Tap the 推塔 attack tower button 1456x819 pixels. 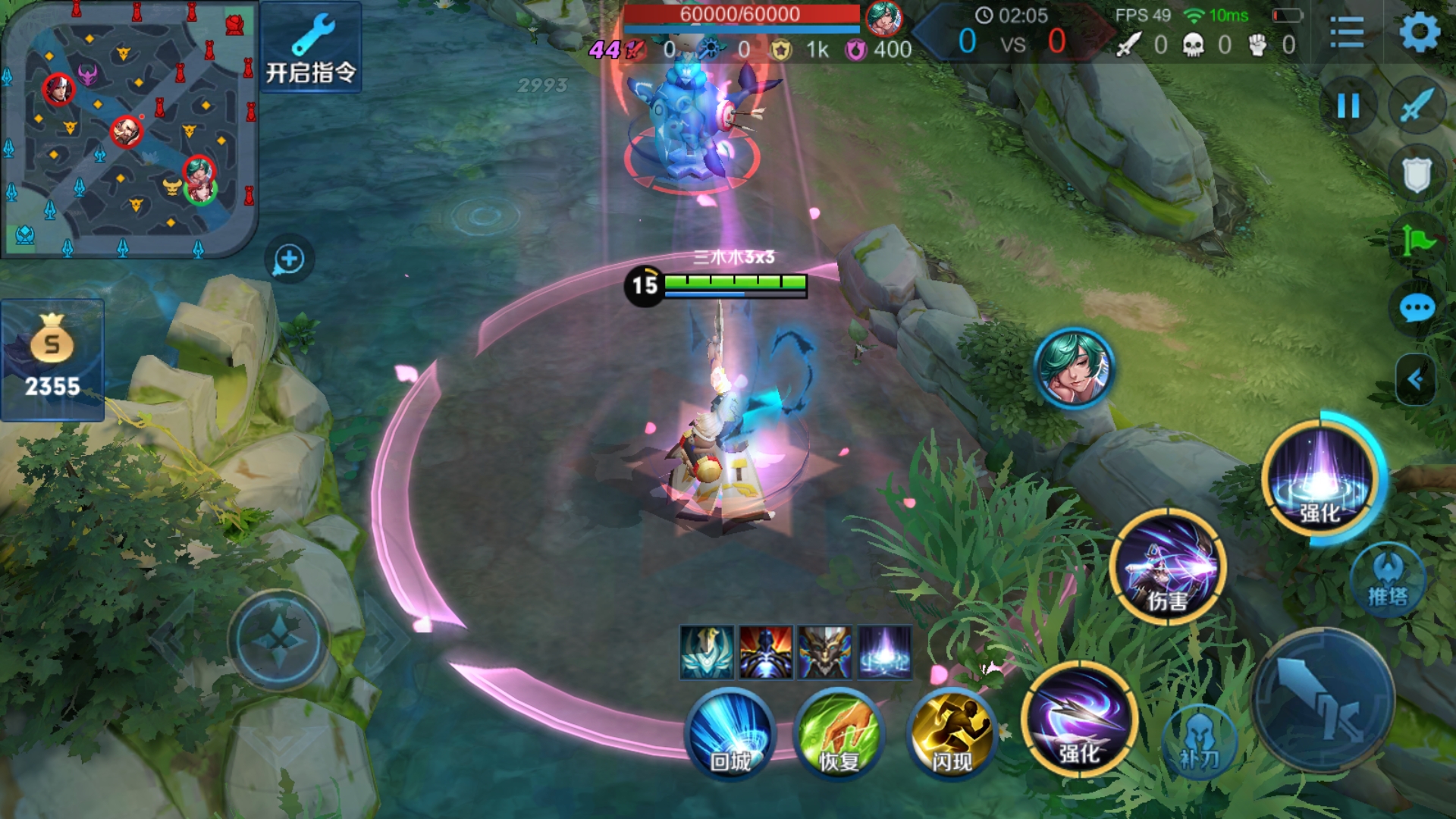(1388, 579)
